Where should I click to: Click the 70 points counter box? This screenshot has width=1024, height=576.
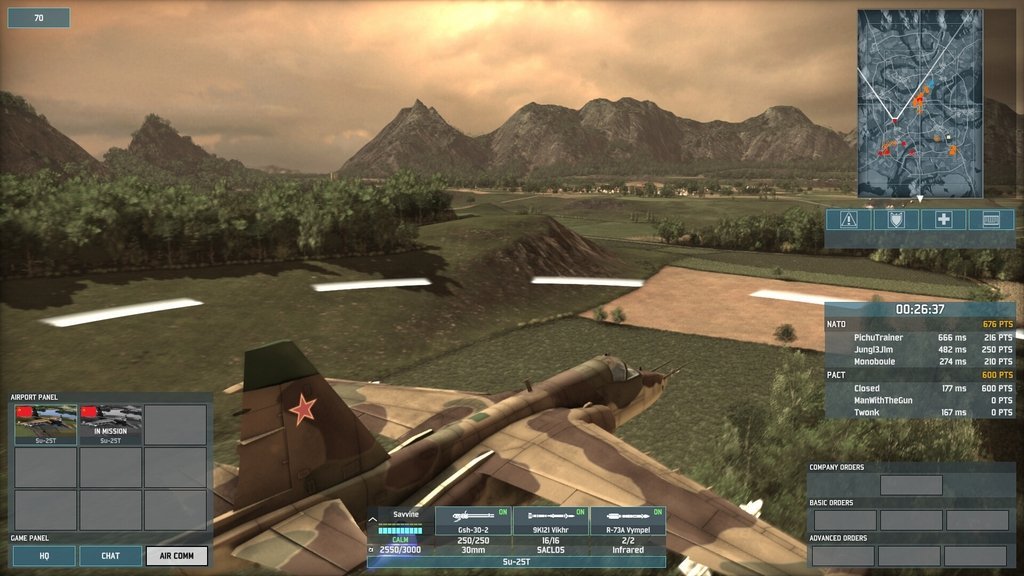[39, 18]
